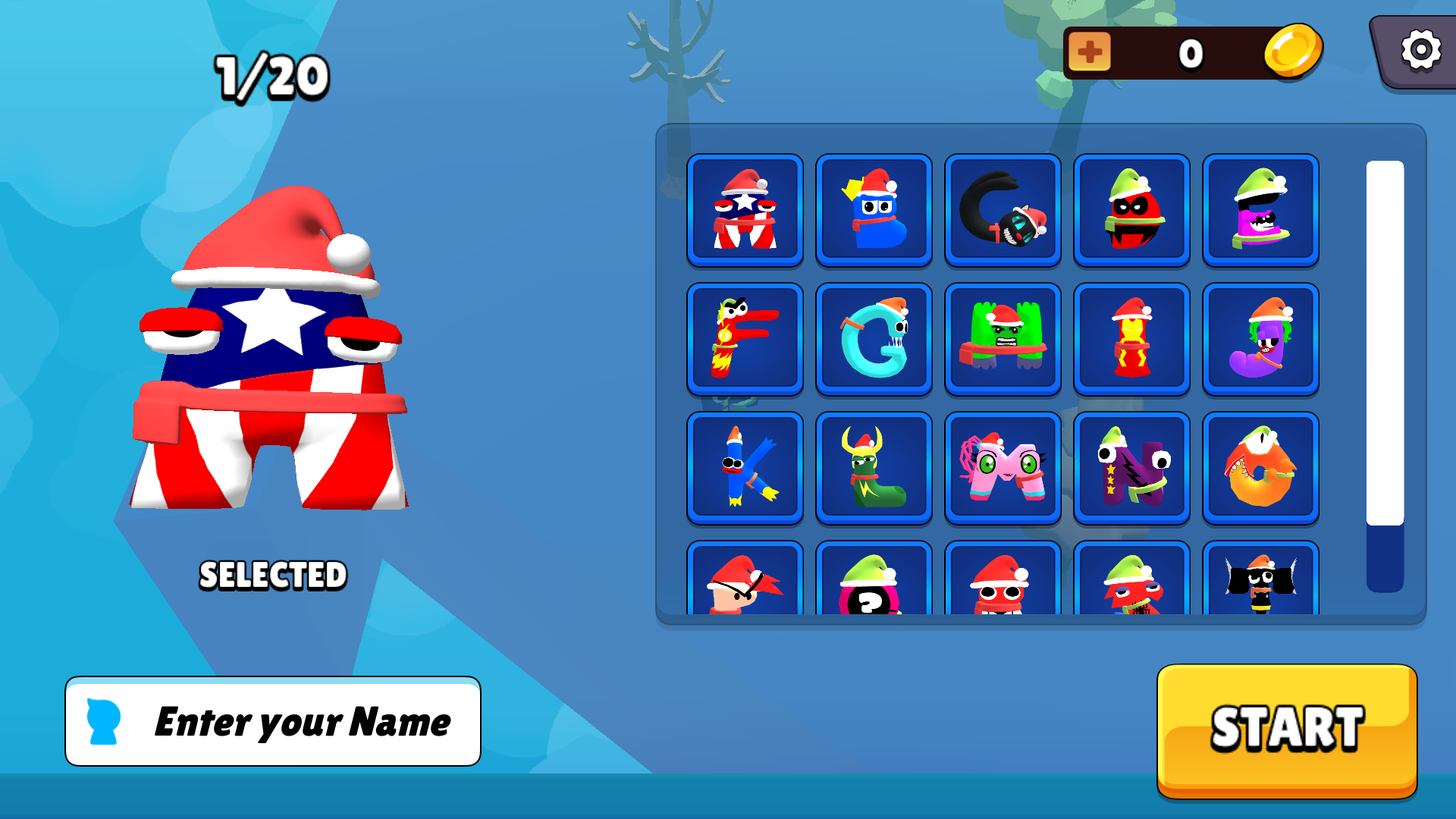
Task: Select the Iron Man letter I character
Action: [x=1131, y=340]
